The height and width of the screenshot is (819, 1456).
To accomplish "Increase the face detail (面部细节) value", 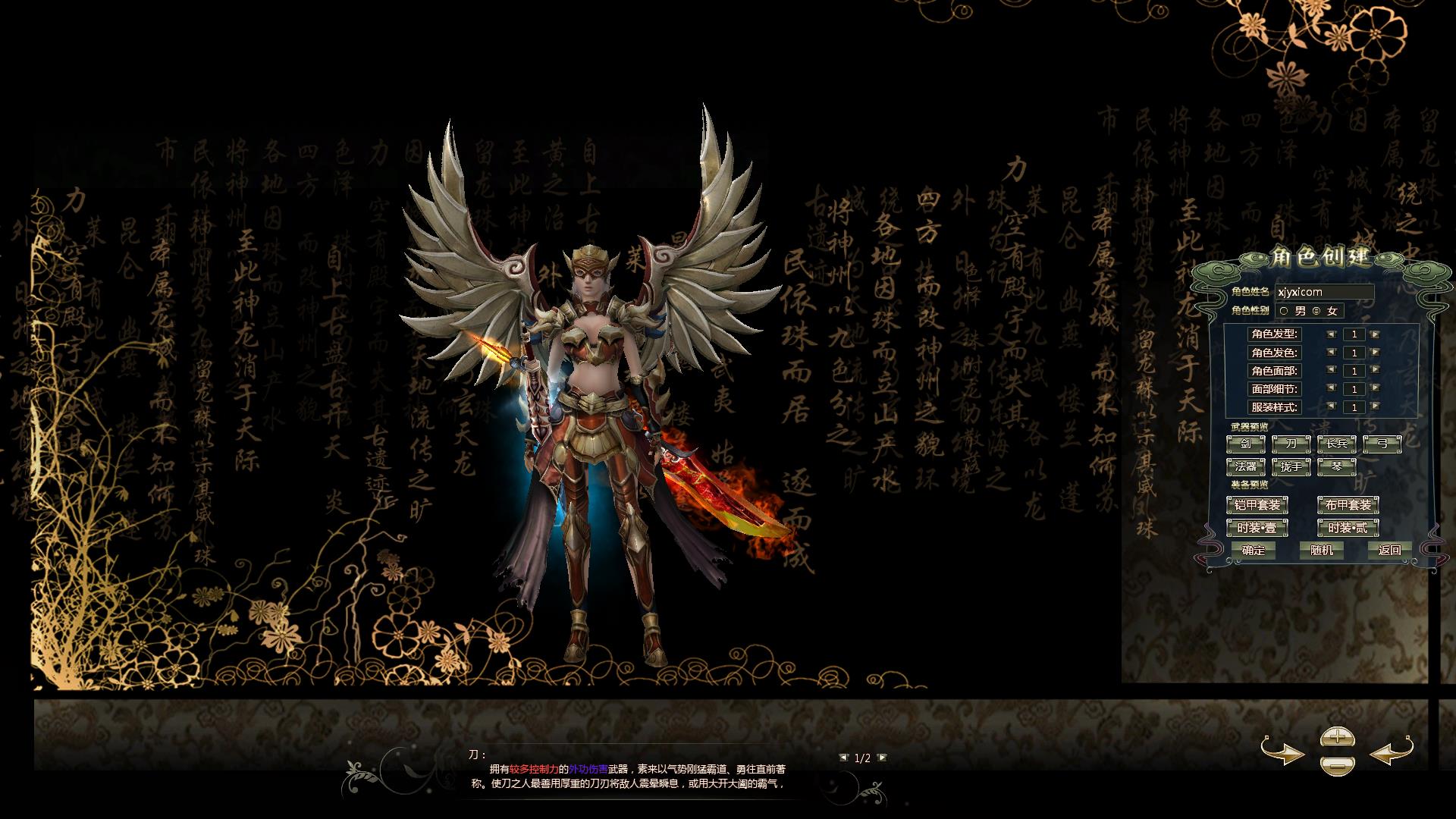I will click(1375, 389).
